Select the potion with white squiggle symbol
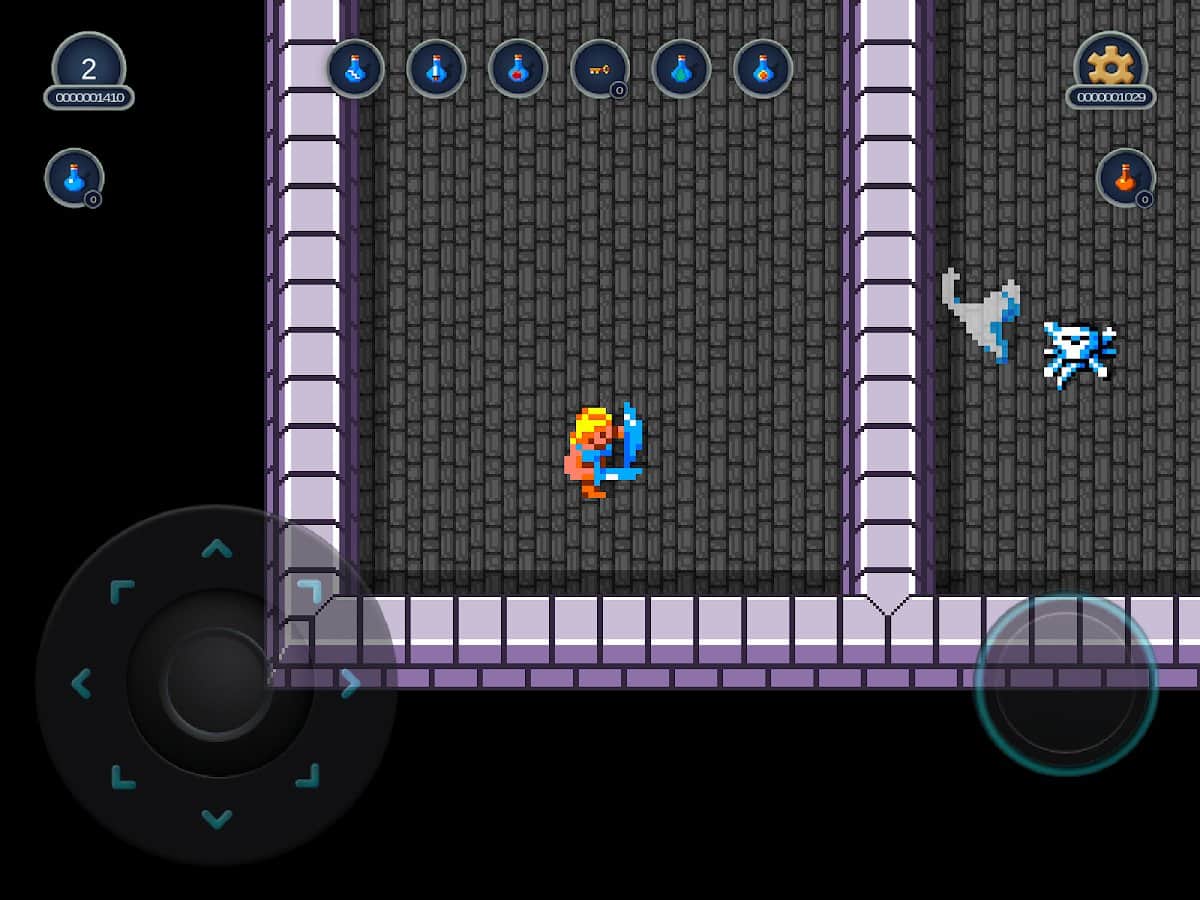Screen dimensions: 1200x900 (x=355, y=69)
